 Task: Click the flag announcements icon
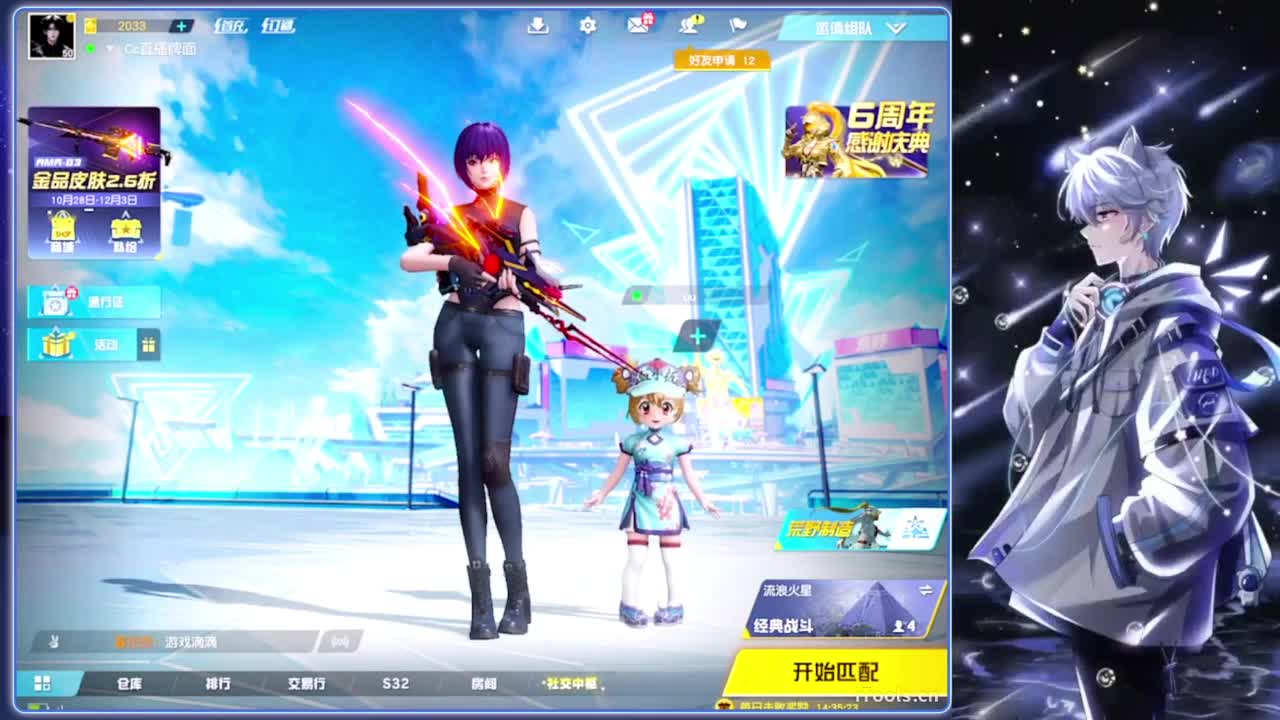(738, 26)
